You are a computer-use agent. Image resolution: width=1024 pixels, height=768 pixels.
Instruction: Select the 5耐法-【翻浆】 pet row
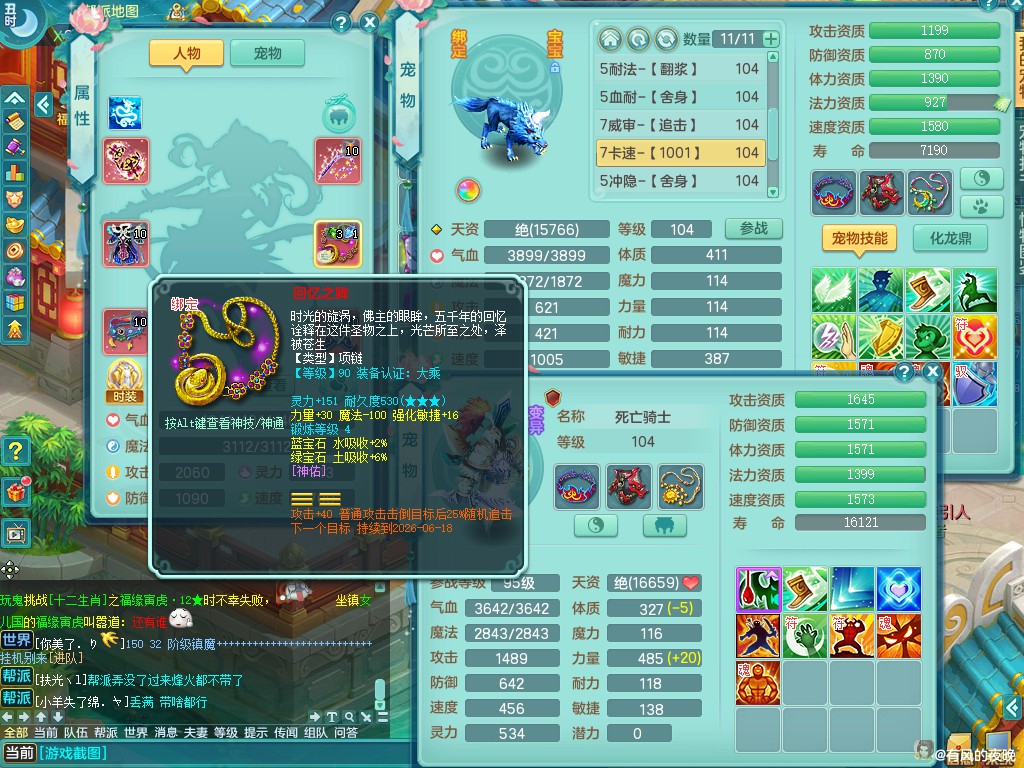tap(680, 69)
